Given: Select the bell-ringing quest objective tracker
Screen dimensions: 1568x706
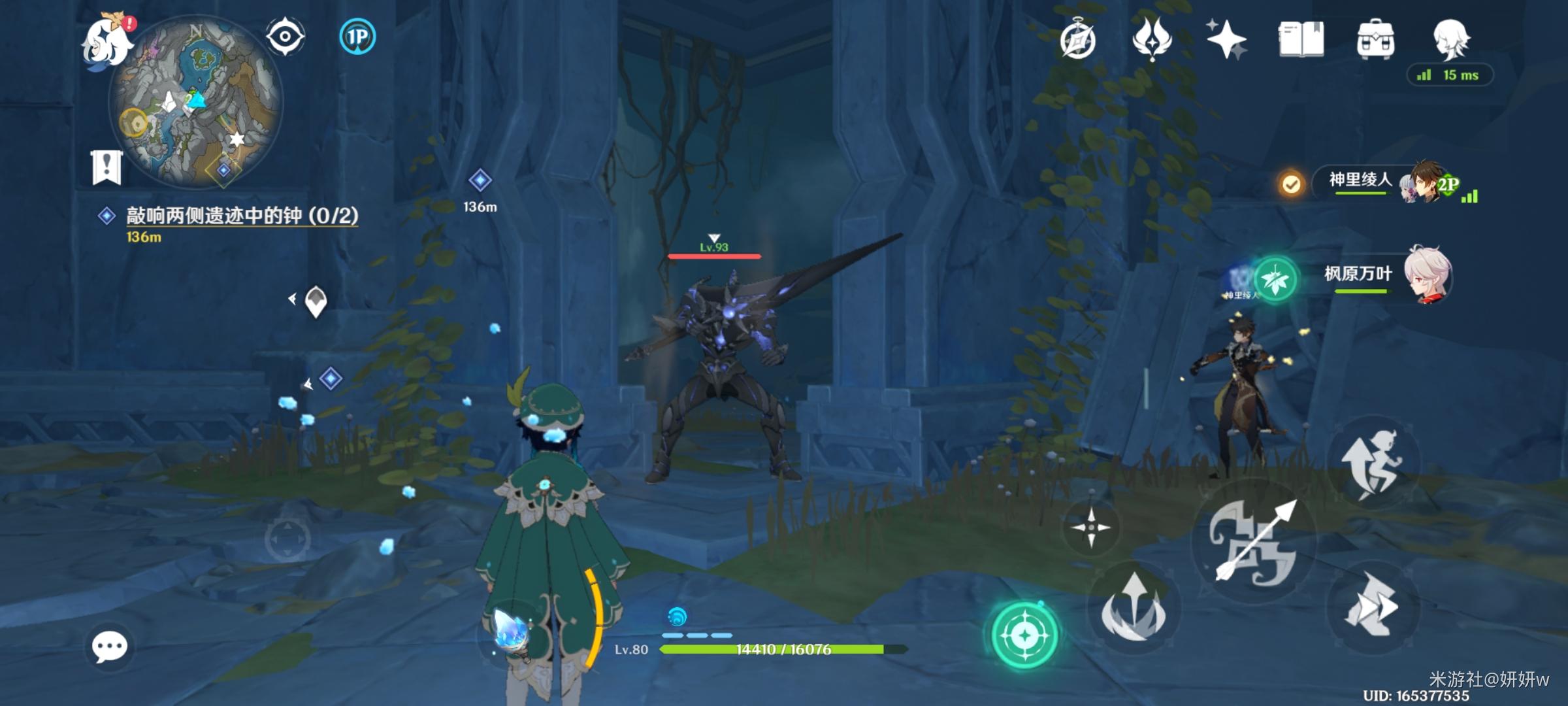Looking at the screenshot, I should (242, 216).
